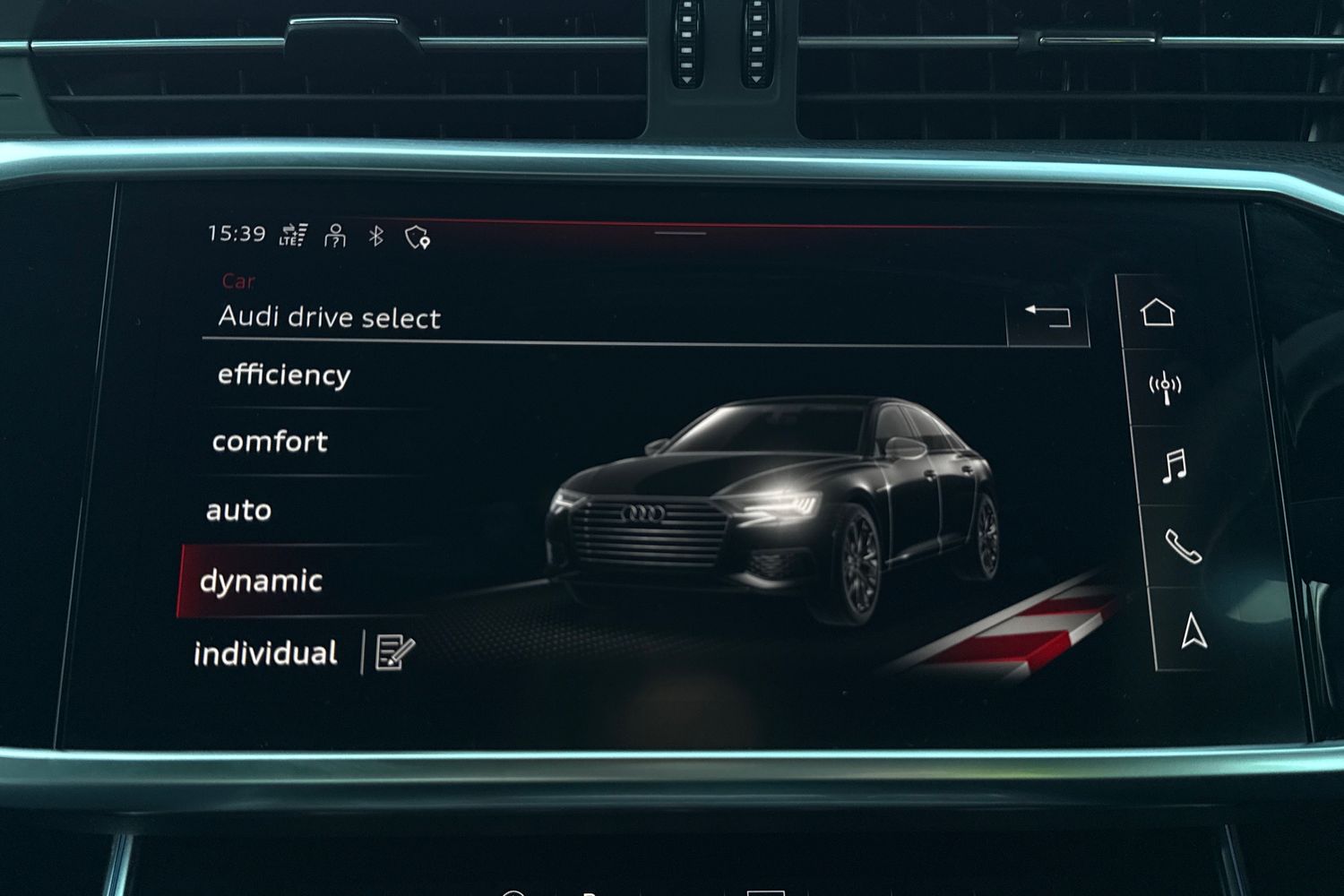Open the radio antenna menu
The image size is (1344, 896).
pyautogui.click(x=1165, y=387)
